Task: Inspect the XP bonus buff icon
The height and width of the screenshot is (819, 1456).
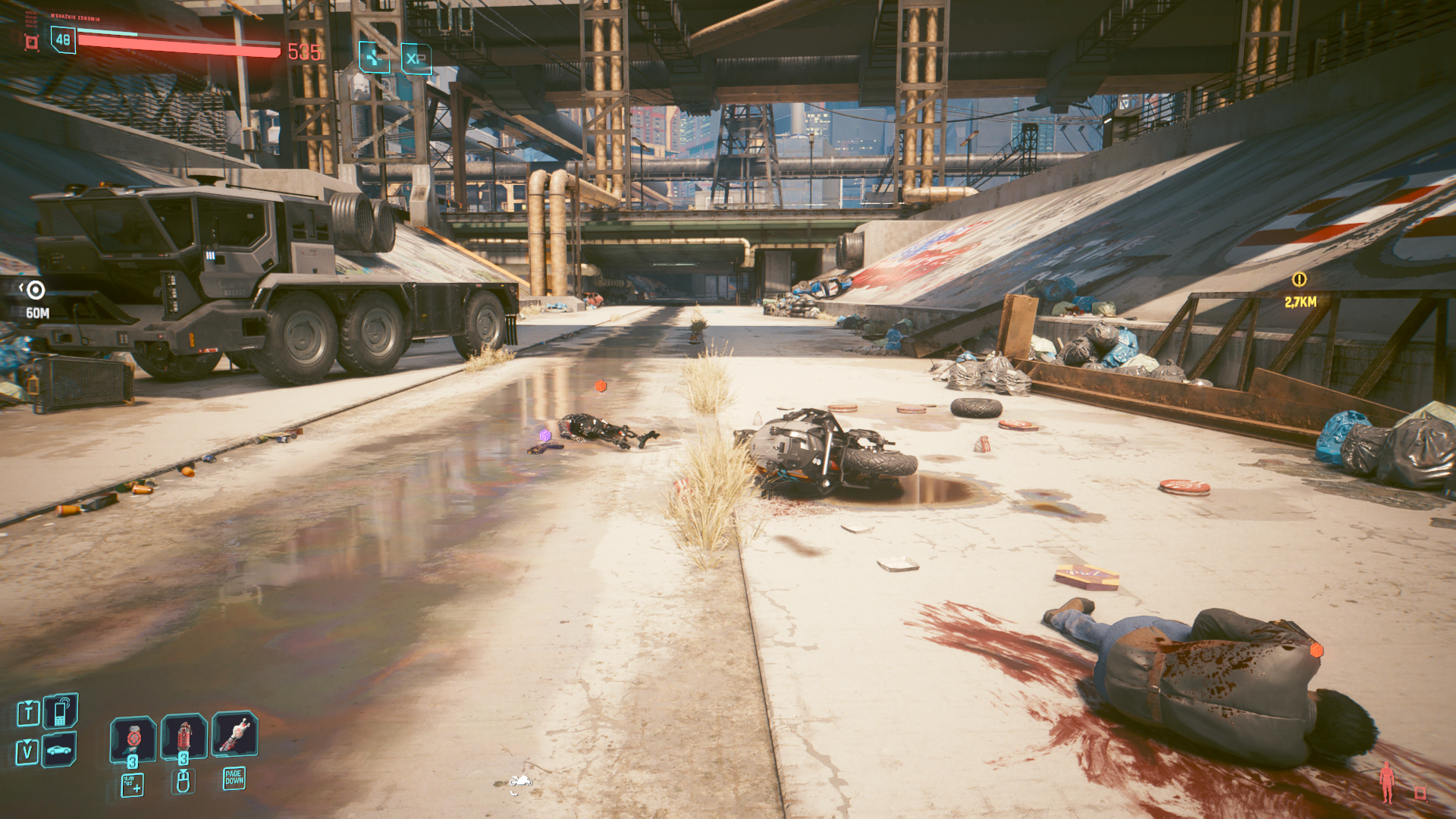Action: (416, 58)
